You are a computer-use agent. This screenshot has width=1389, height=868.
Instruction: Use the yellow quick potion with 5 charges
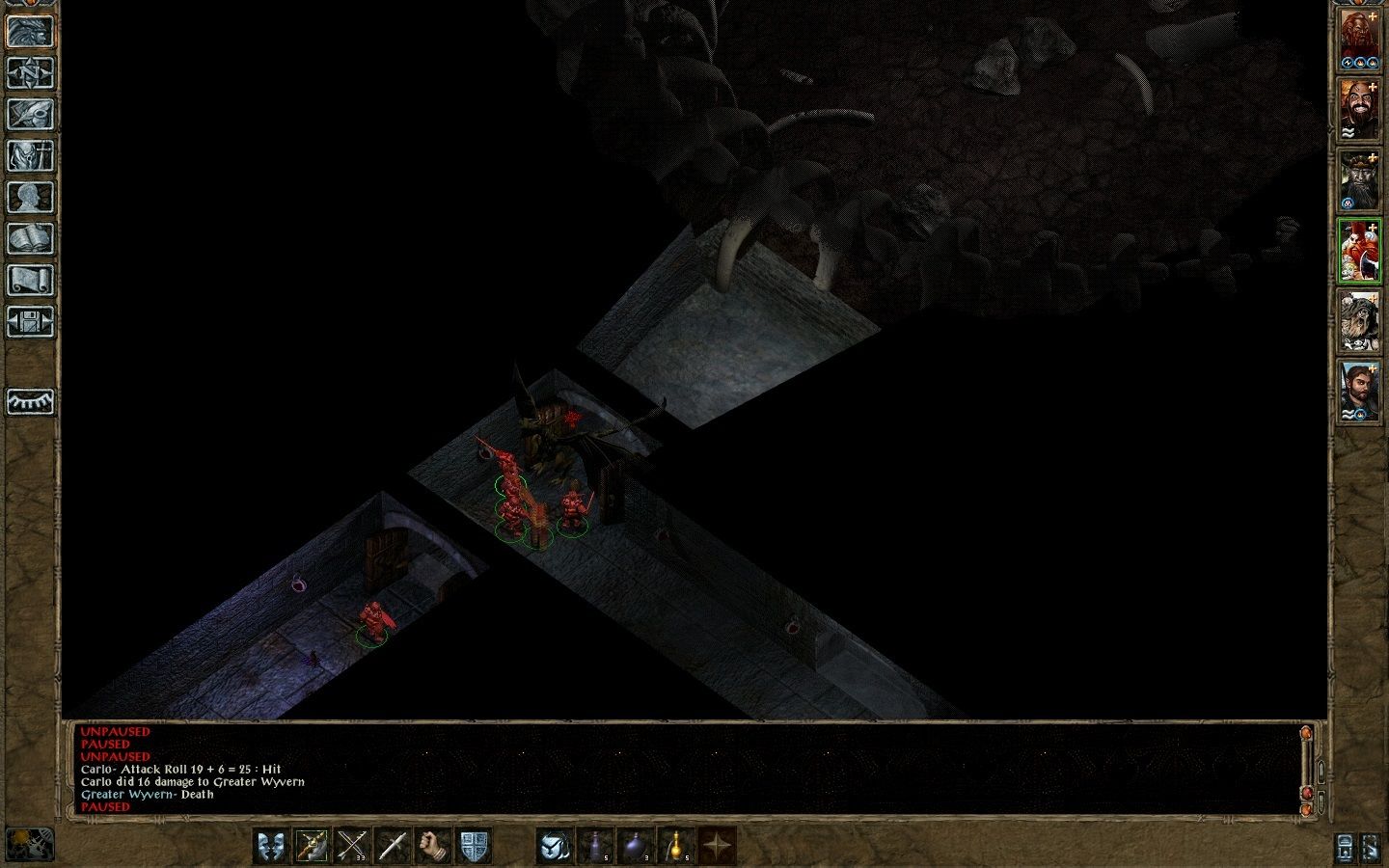676,848
